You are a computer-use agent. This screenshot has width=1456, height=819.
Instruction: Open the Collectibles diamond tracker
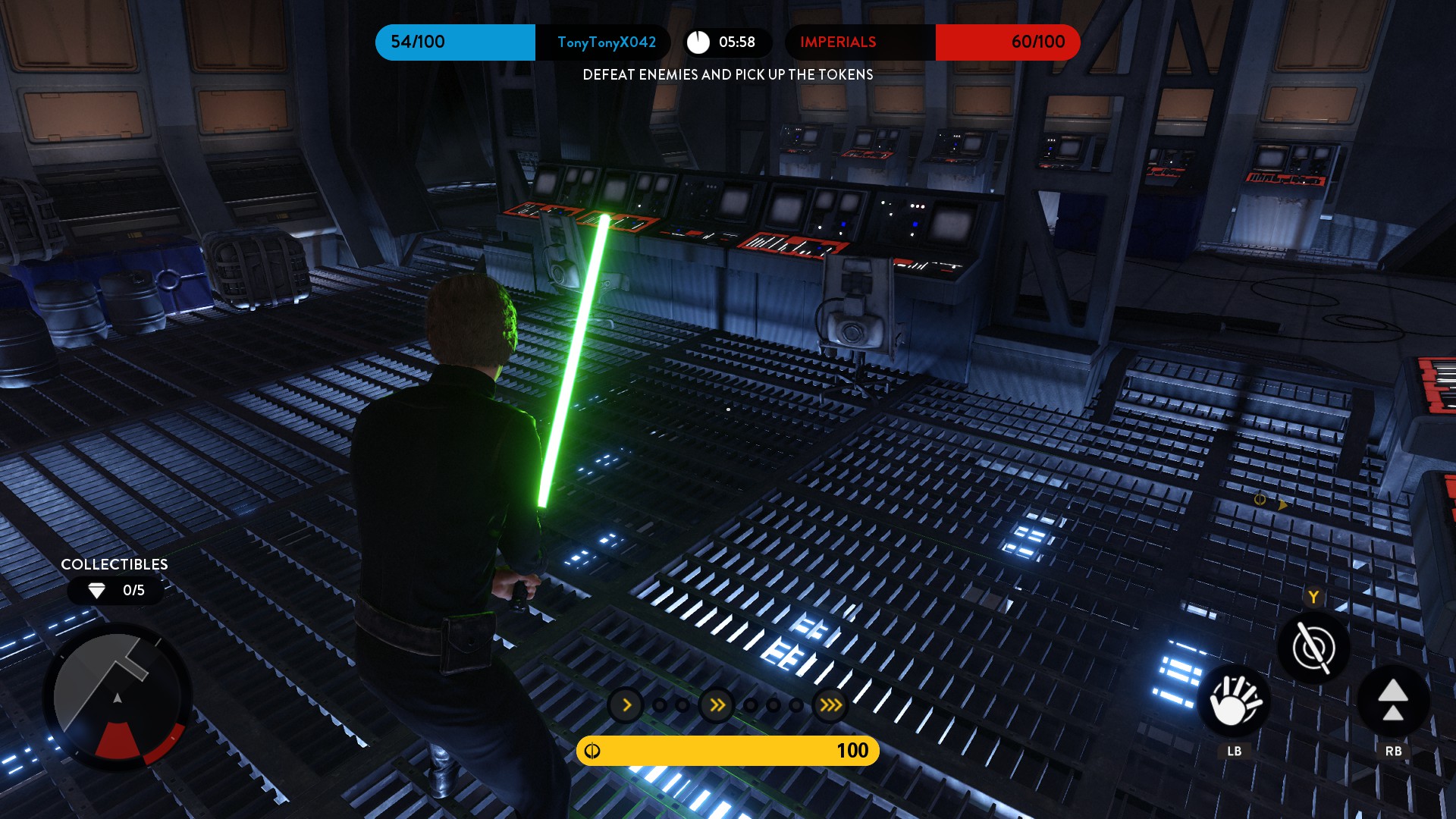pyautogui.click(x=115, y=591)
